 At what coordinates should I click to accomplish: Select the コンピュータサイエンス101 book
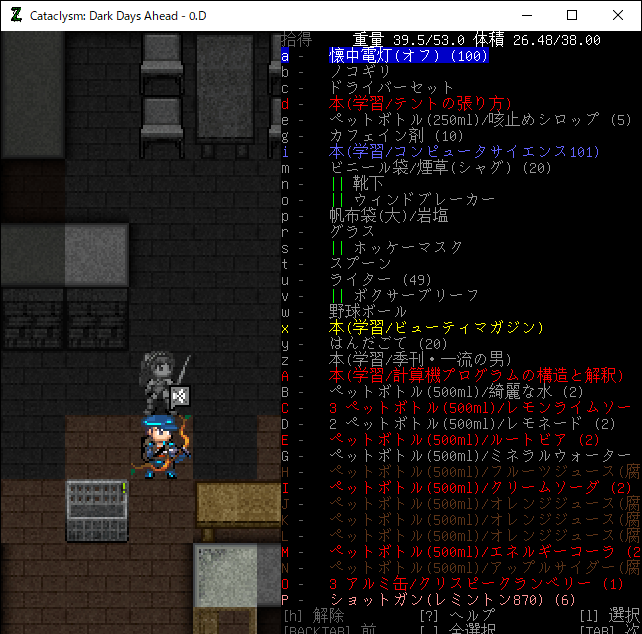coord(464,152)
